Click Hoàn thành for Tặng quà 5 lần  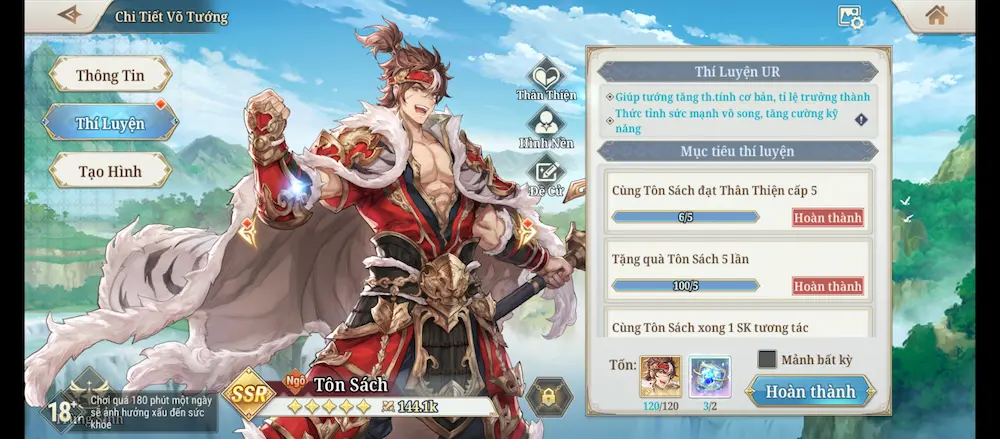pyautogui.click(x=827, y=286)
